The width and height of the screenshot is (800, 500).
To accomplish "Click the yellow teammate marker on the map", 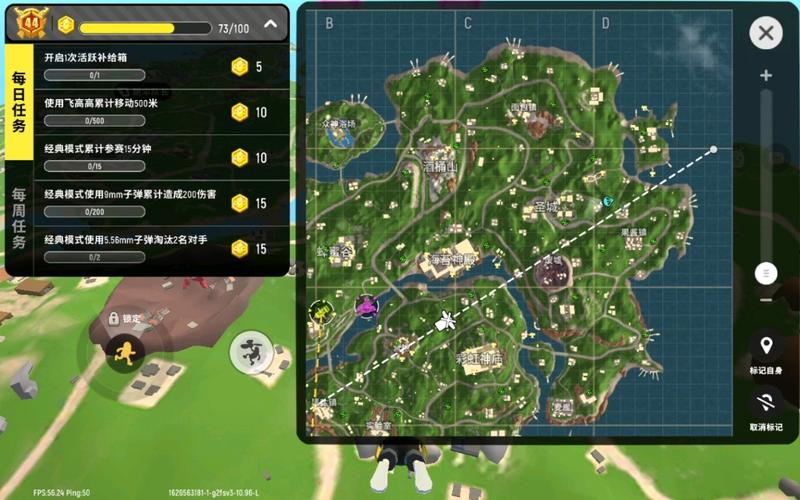I will (x=321, y=313).
